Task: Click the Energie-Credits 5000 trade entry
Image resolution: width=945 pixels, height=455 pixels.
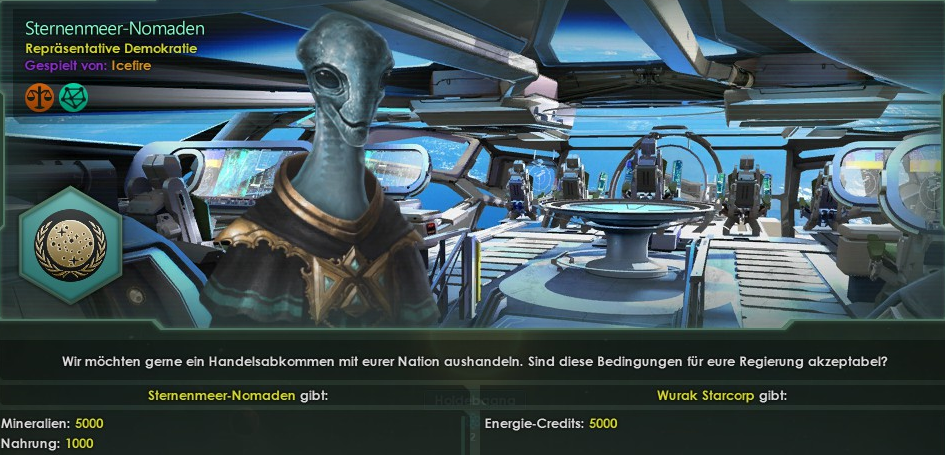Action: click(551, 423)
